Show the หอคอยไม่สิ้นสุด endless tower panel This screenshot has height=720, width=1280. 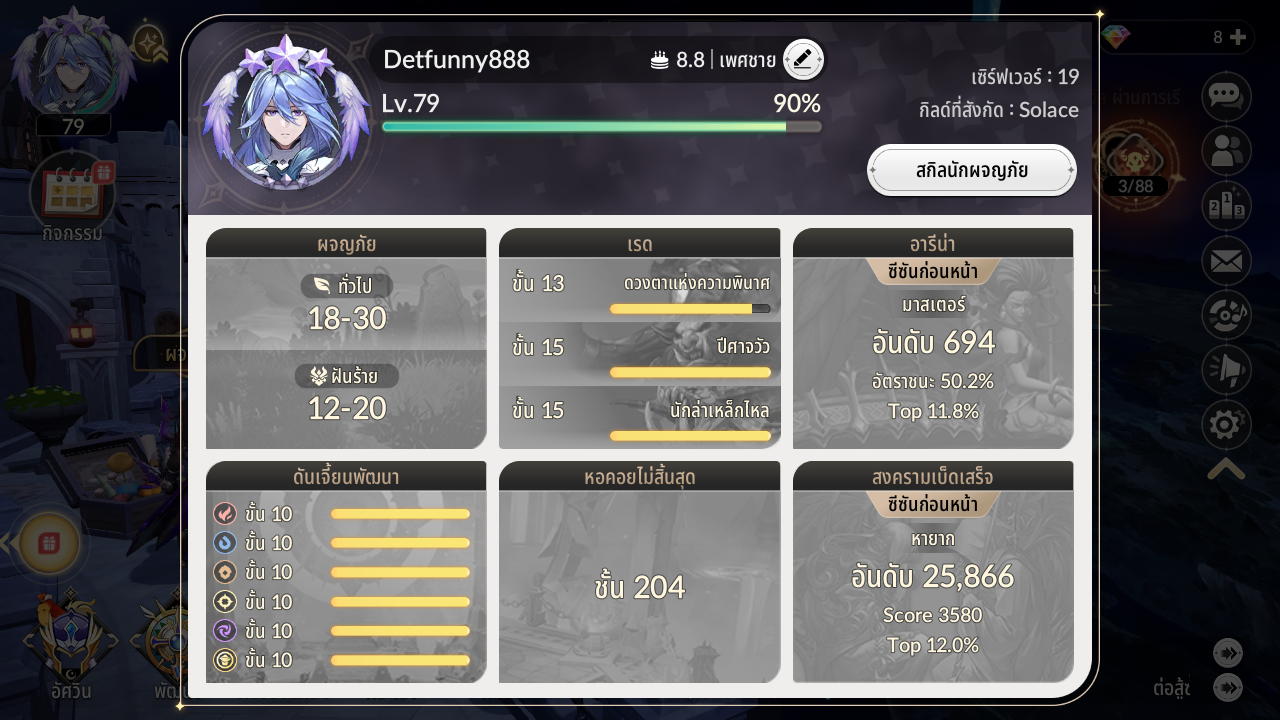coord(639,572)
